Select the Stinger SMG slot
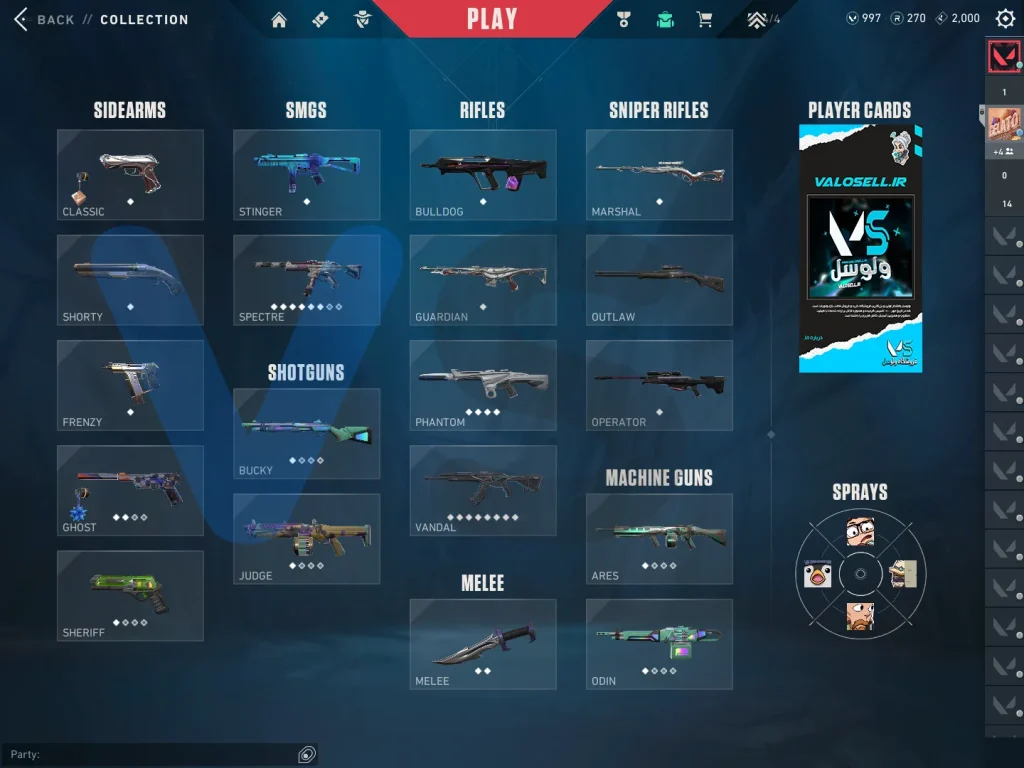This screenshot has height=768, width=1024. point(306,174)
